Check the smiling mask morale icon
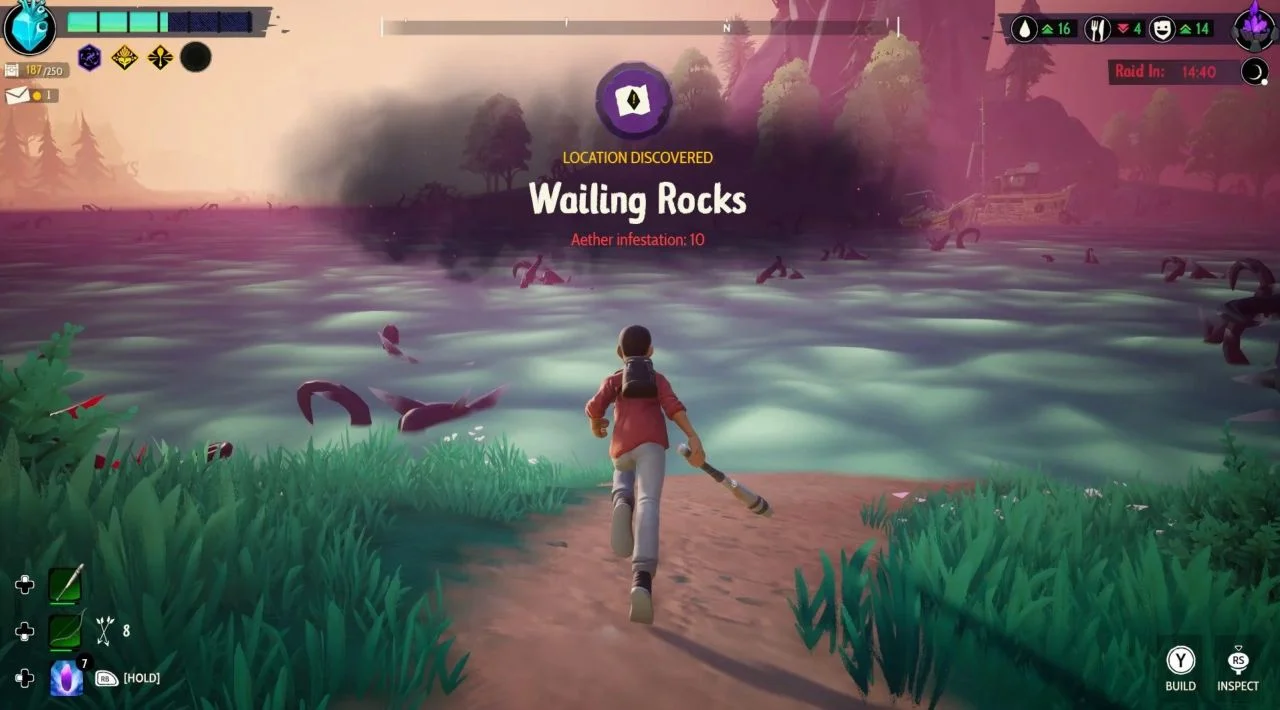This screenshot has height=710, width=1280. (1162, 29)
